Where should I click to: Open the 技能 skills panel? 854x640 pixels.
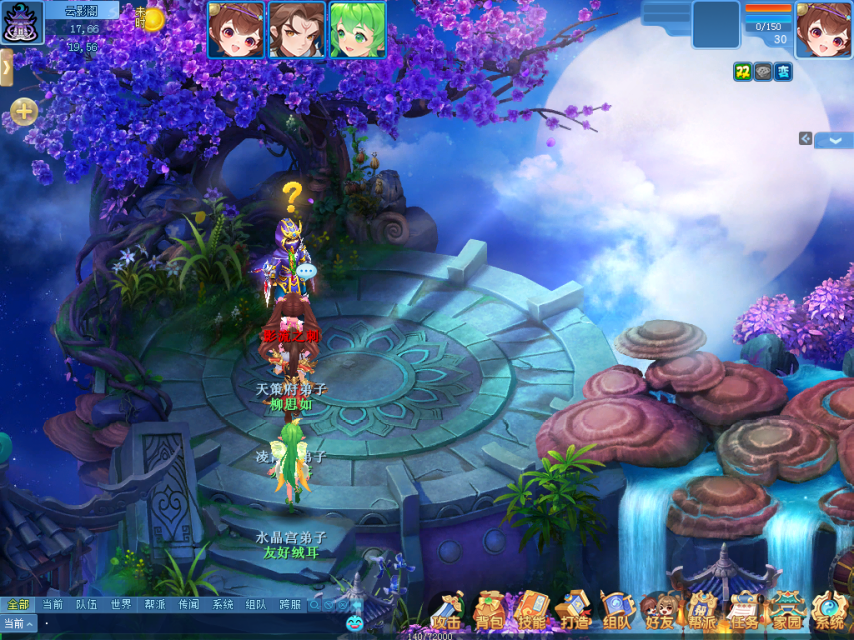(532, 610)
